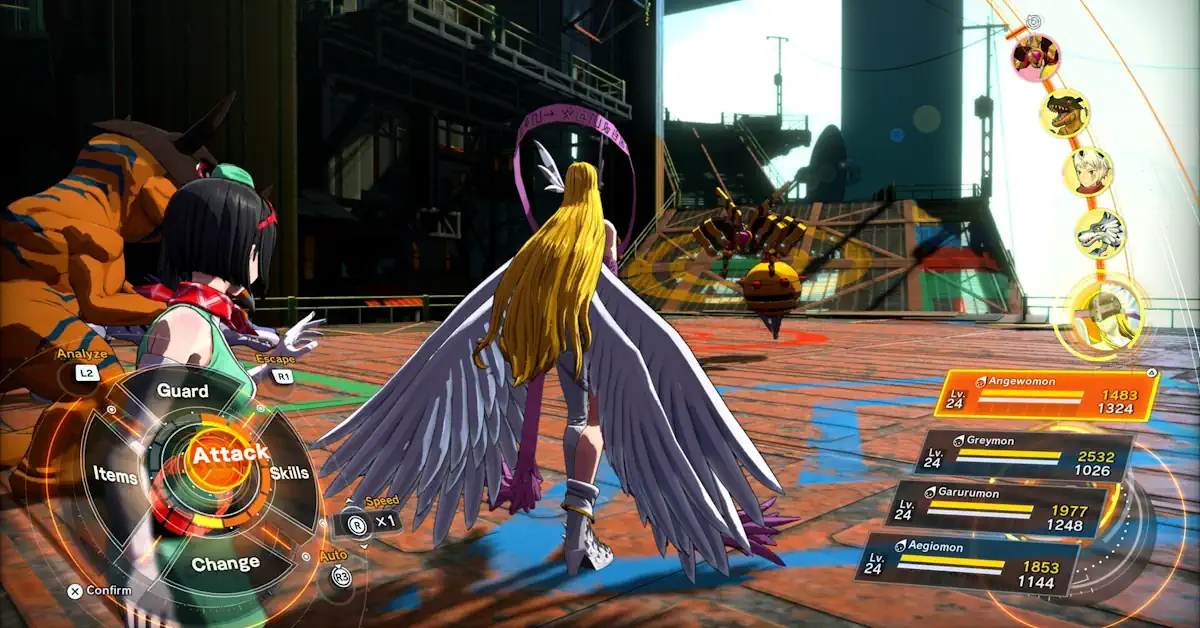Select Garurumon's party status panel

996,509
